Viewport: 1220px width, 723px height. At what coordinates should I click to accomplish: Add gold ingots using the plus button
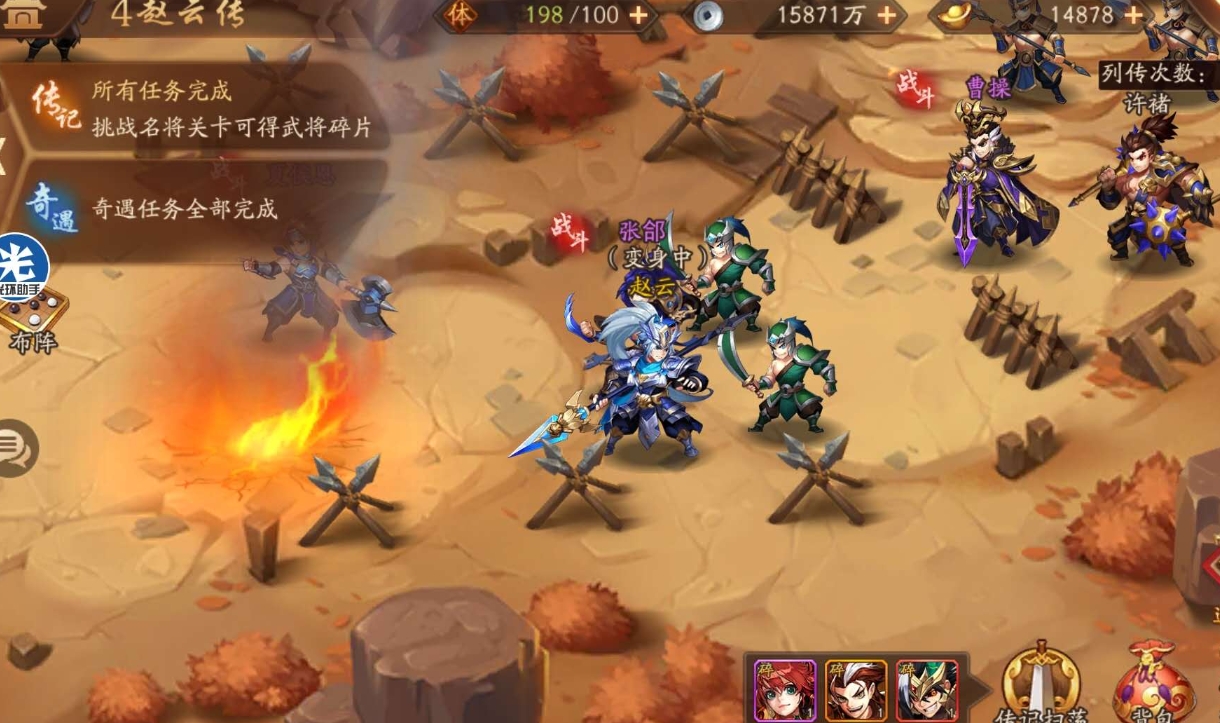point(1135,15)
